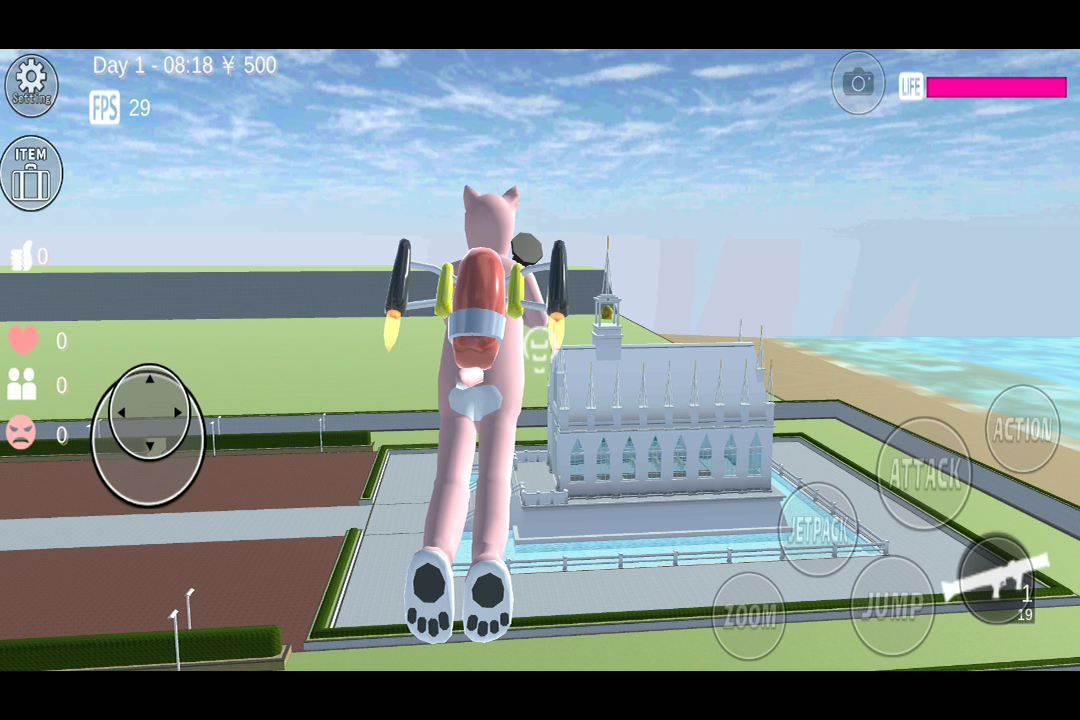Click the angry face enemies icon

[x=21, y=432]
